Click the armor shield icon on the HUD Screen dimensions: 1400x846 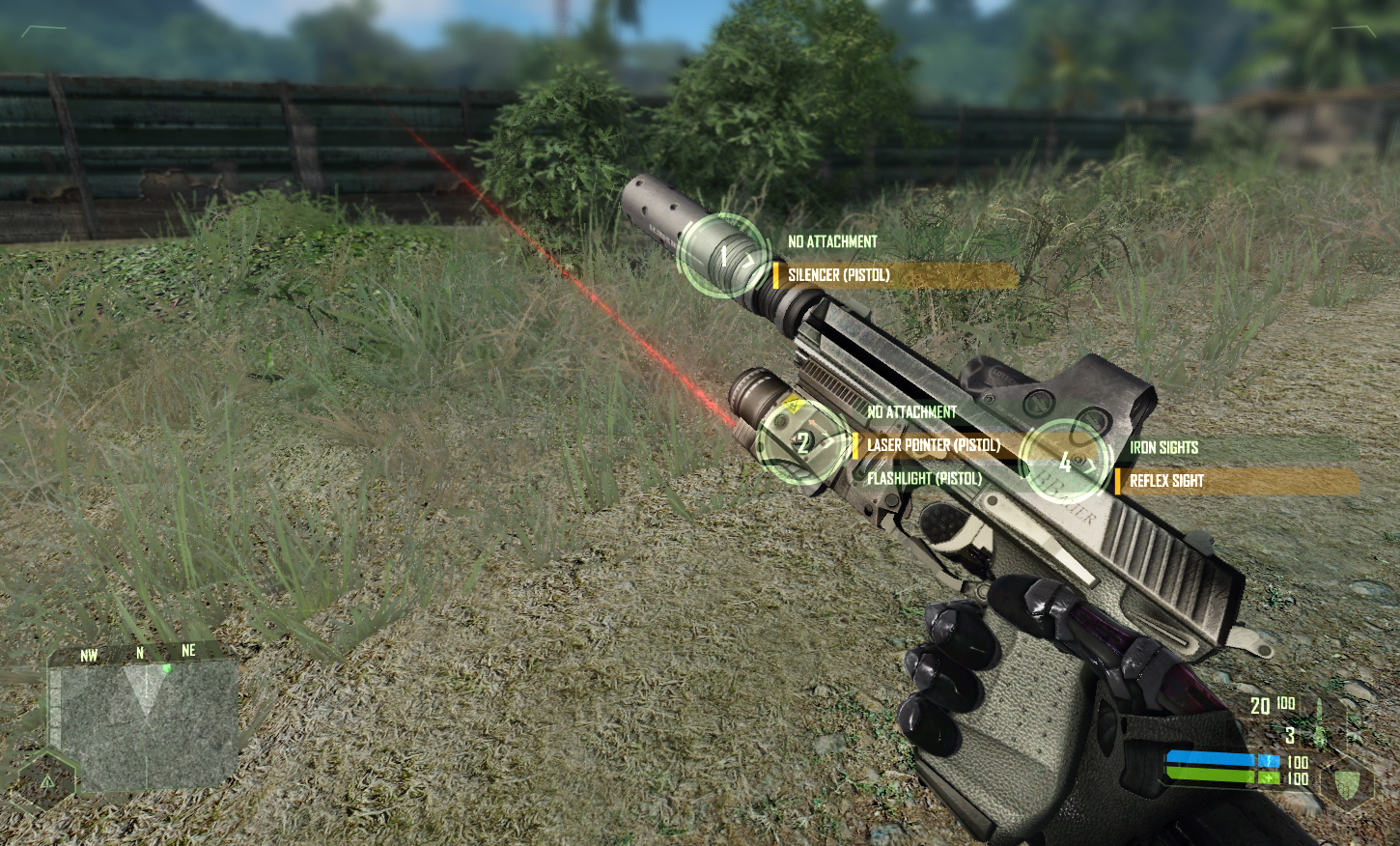click(1347, 784)
